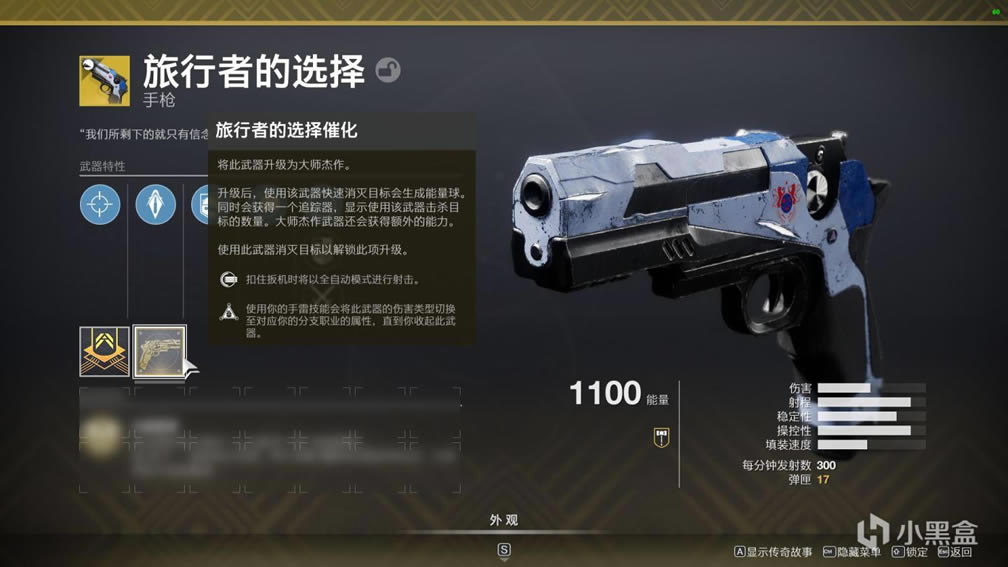The width and height of the screenshot is (1008, 567).
Task: Click the lock icon next to the weapon name
Action: [x=388, y=70]
